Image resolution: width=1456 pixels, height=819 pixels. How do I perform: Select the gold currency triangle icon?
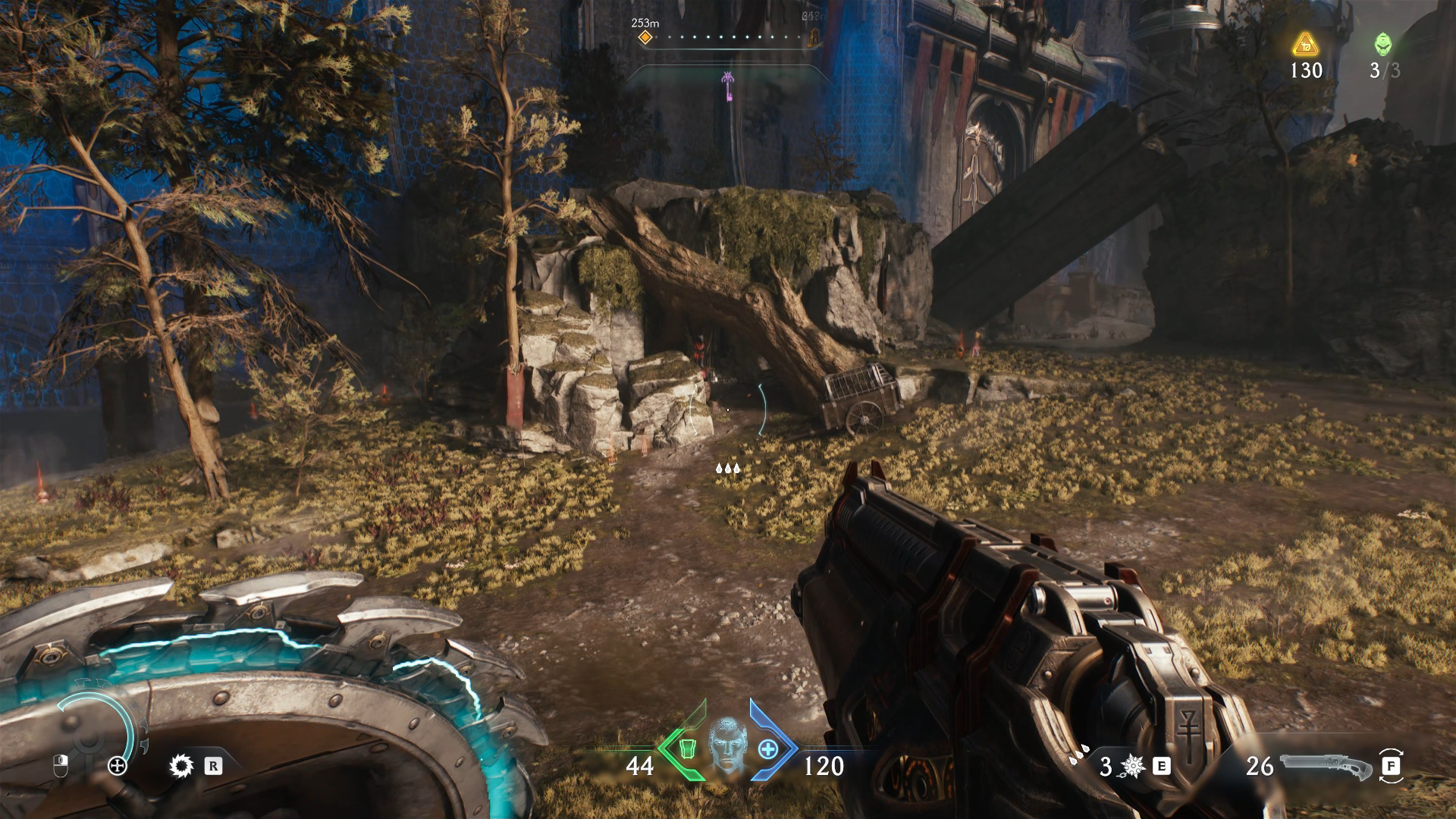1305,45
